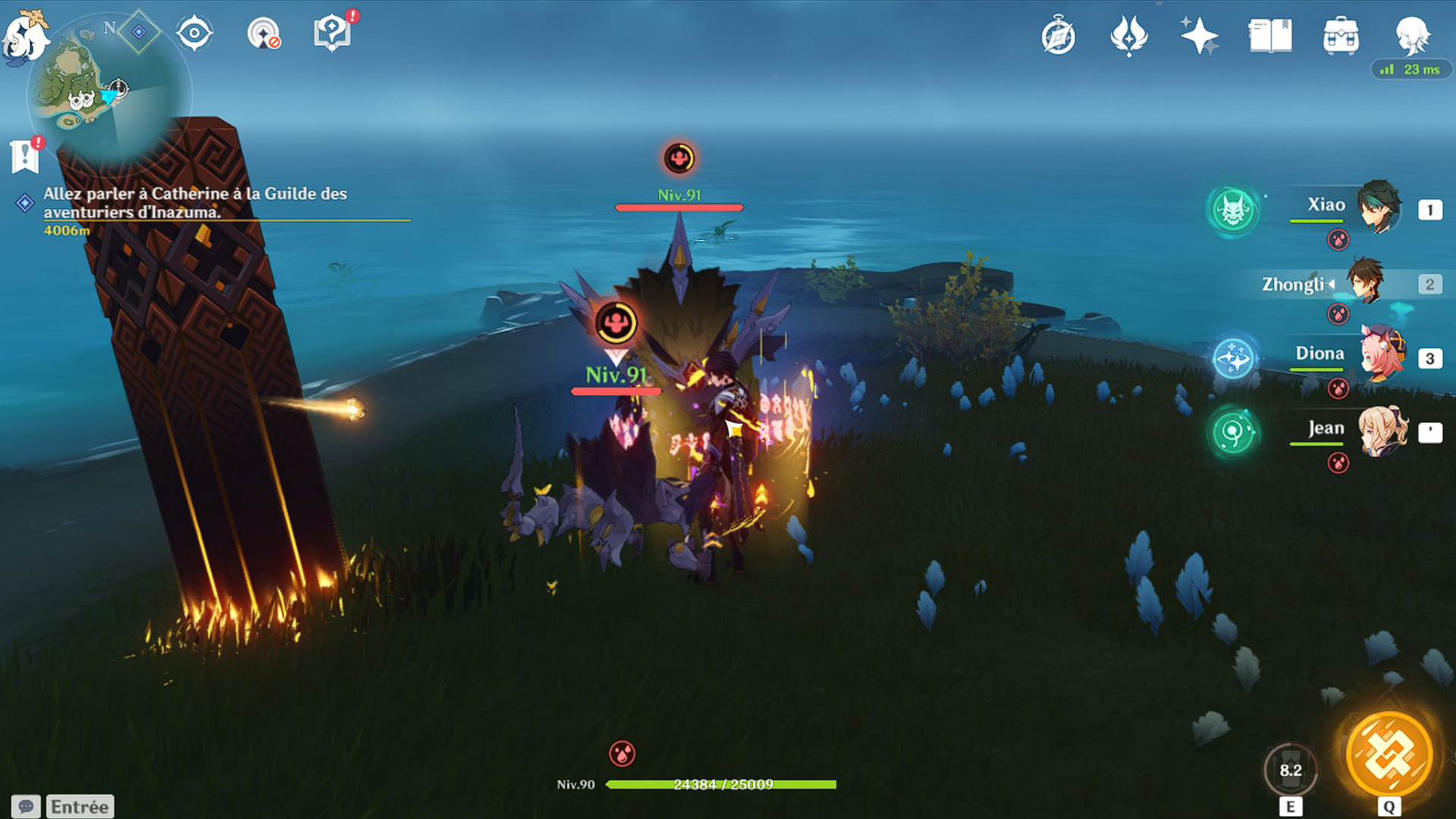
Task: Track the Catherine Adventurers' Guild quest
Action: click(x=195, y=203)
